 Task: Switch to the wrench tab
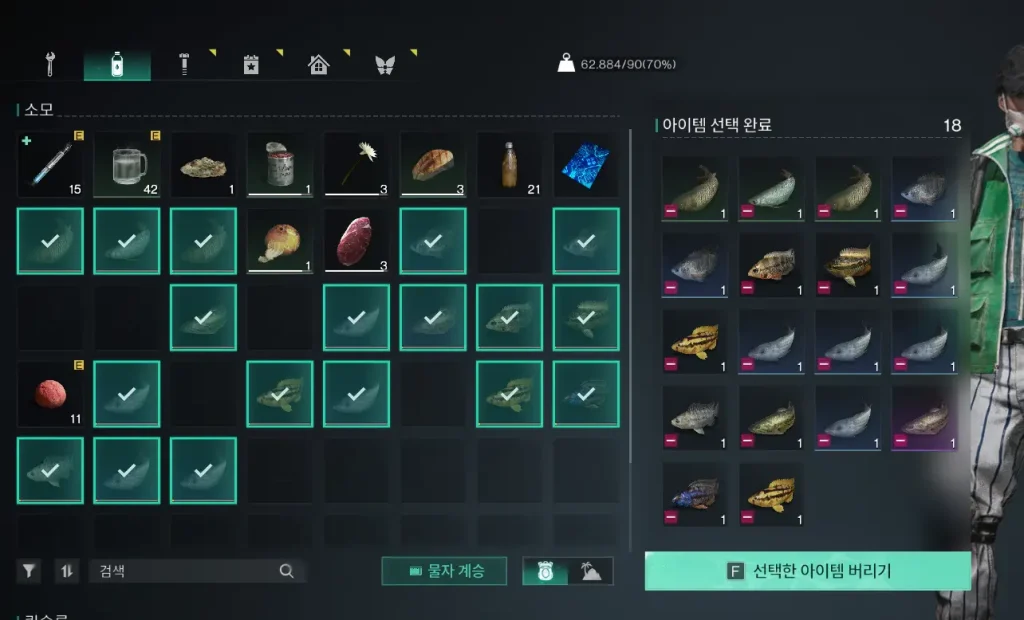pos(49,65)
